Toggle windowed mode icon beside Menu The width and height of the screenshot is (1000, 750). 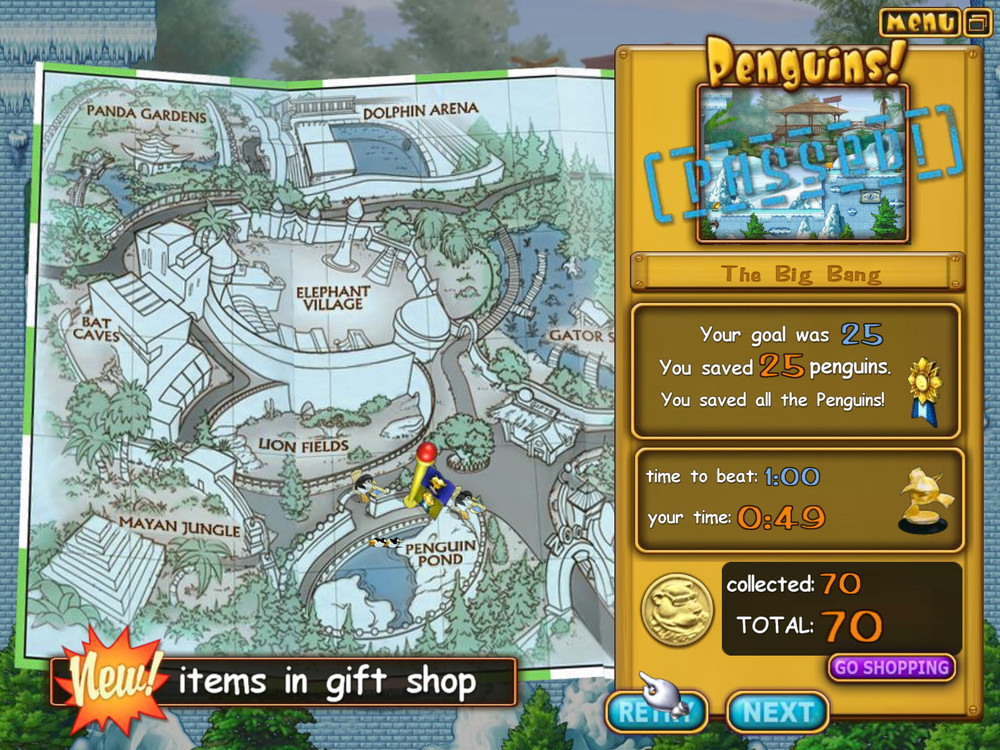977,22
